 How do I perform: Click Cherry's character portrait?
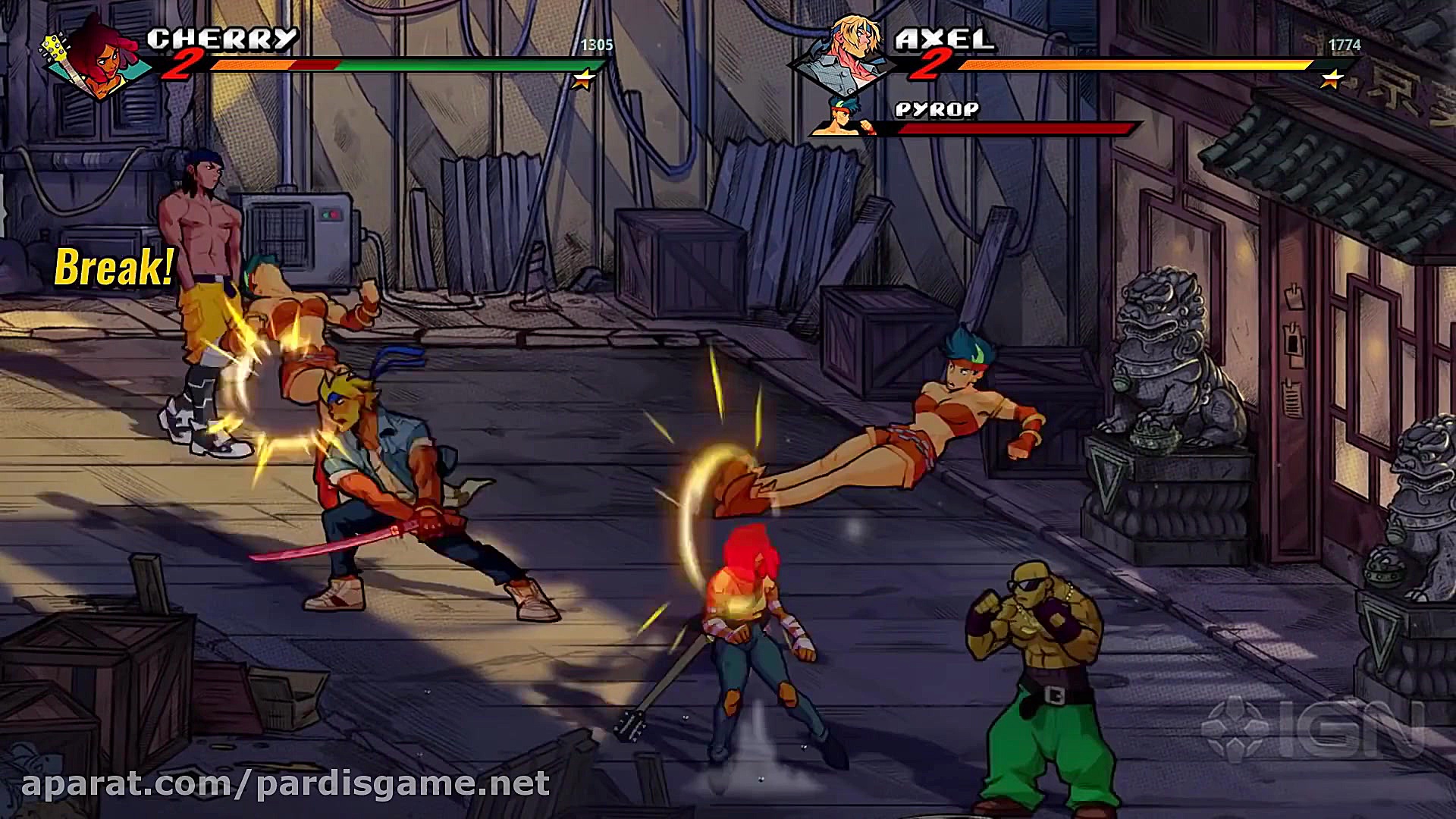(x=95, y=59)
